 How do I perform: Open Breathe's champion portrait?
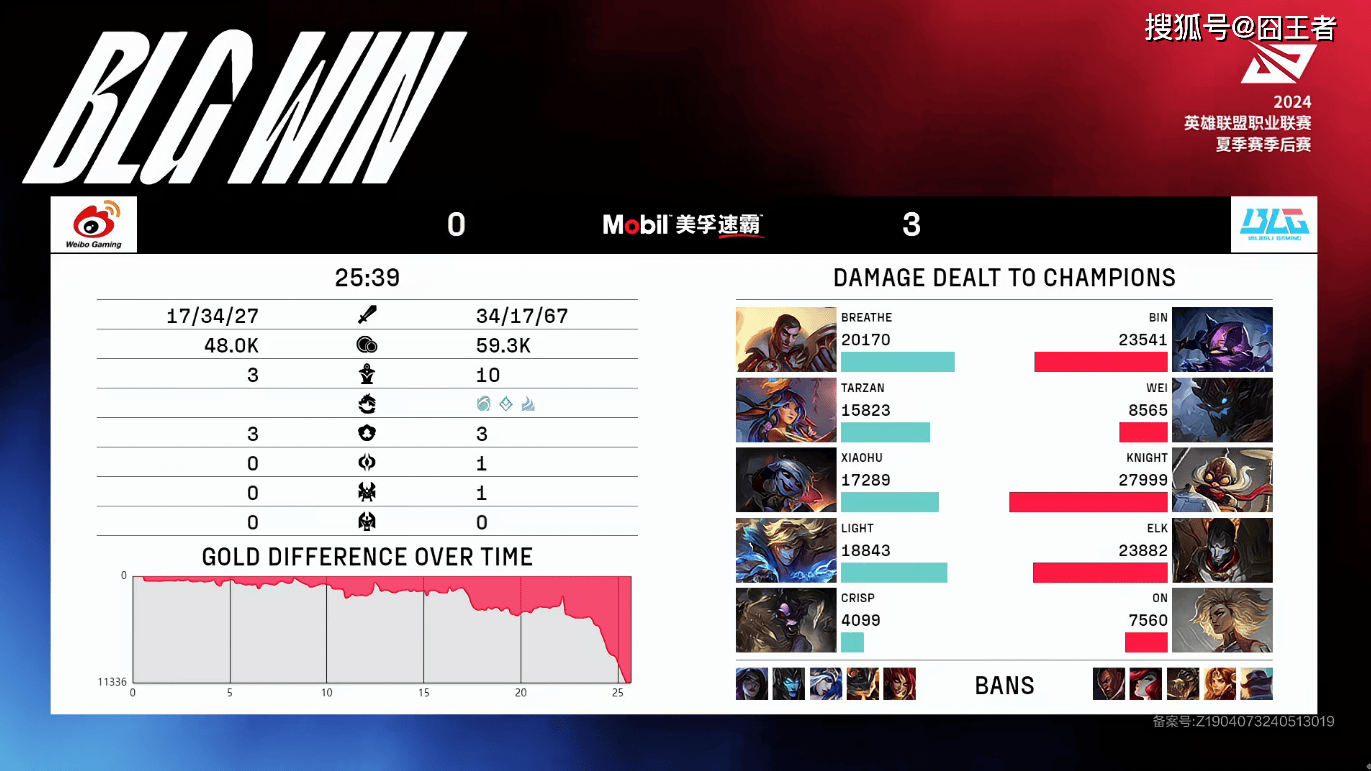coord(786,340)
